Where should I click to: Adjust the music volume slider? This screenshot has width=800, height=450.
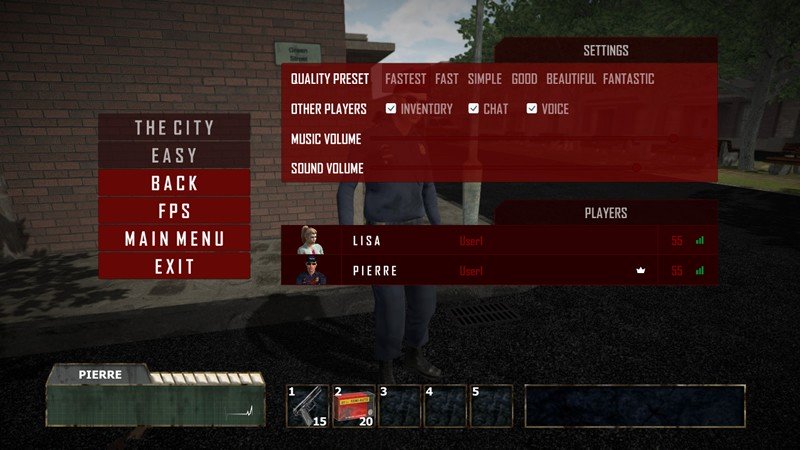[x=672, y=139]
